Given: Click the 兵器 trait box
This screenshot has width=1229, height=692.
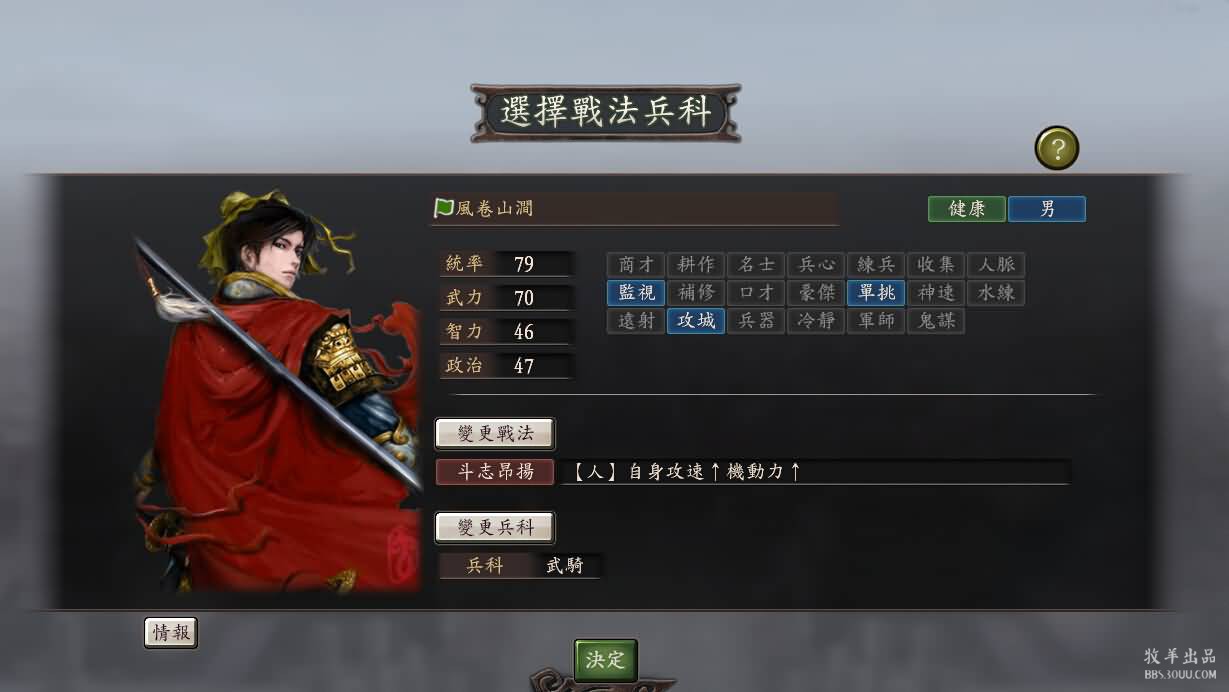Looking at the screenshot, I should [756, 321].
